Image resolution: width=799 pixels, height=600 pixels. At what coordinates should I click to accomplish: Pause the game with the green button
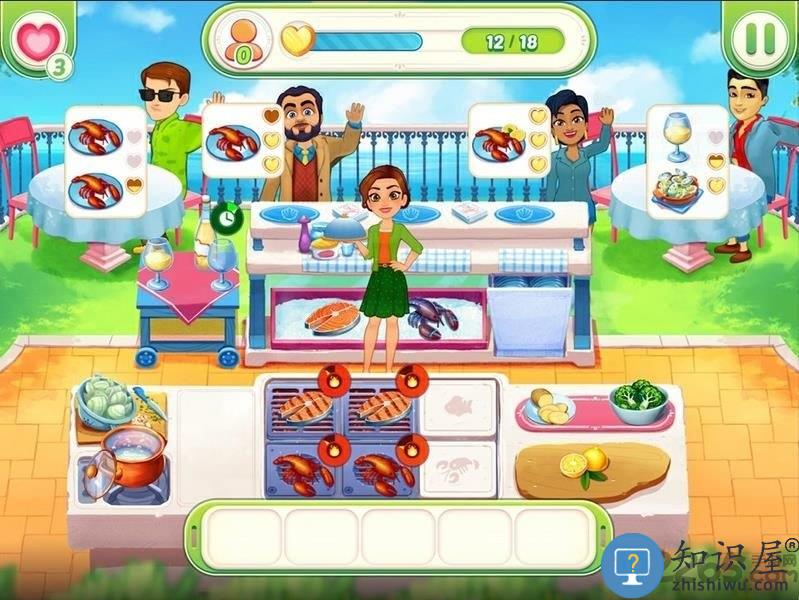point(757,37)
